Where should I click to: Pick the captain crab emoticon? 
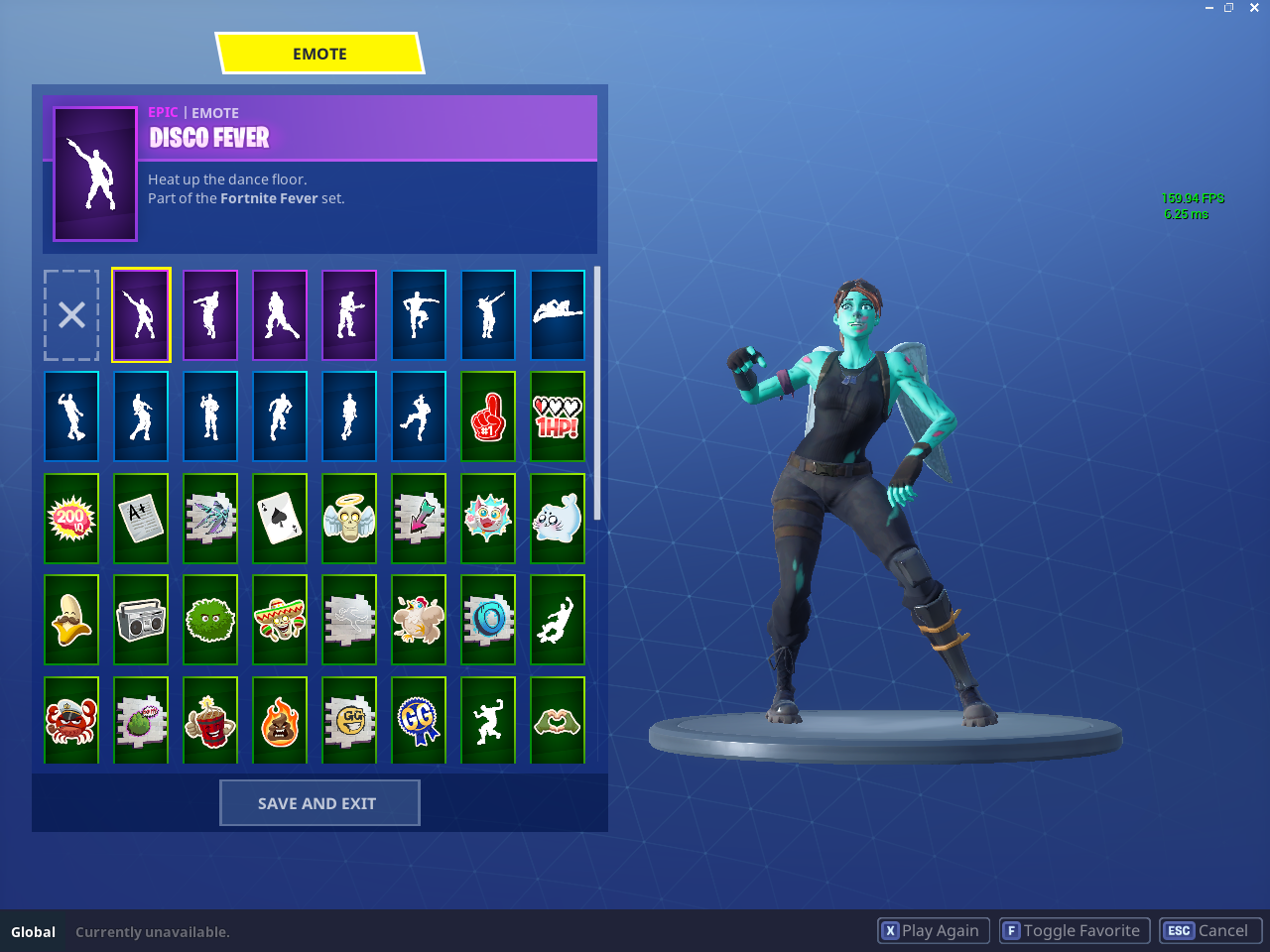tap(71, 720)
